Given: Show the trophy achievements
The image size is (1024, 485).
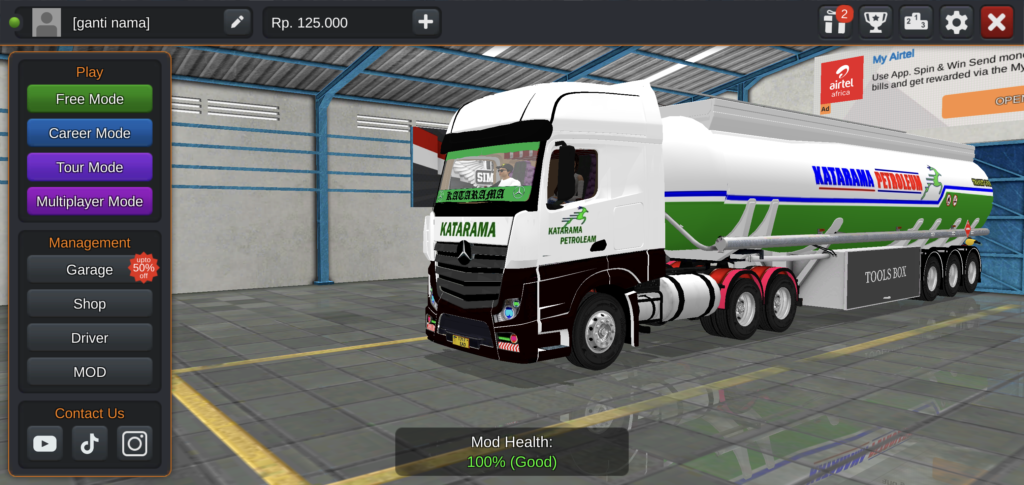Looking at the screenshot, I should coord(876,22).
